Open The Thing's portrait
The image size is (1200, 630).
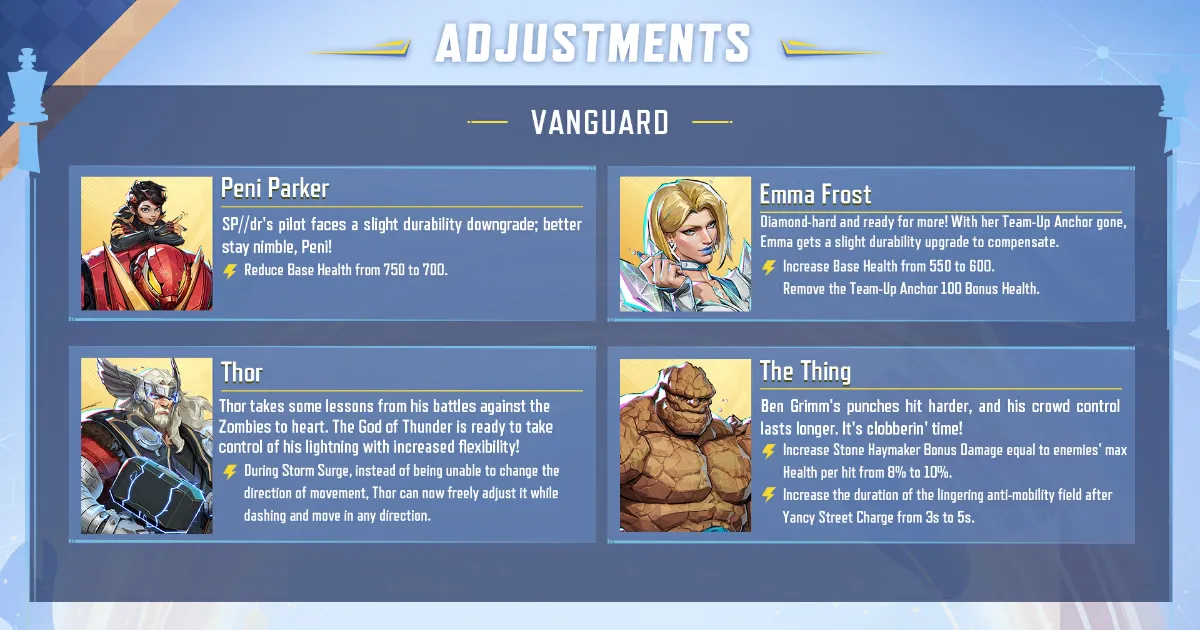[685, 446]
